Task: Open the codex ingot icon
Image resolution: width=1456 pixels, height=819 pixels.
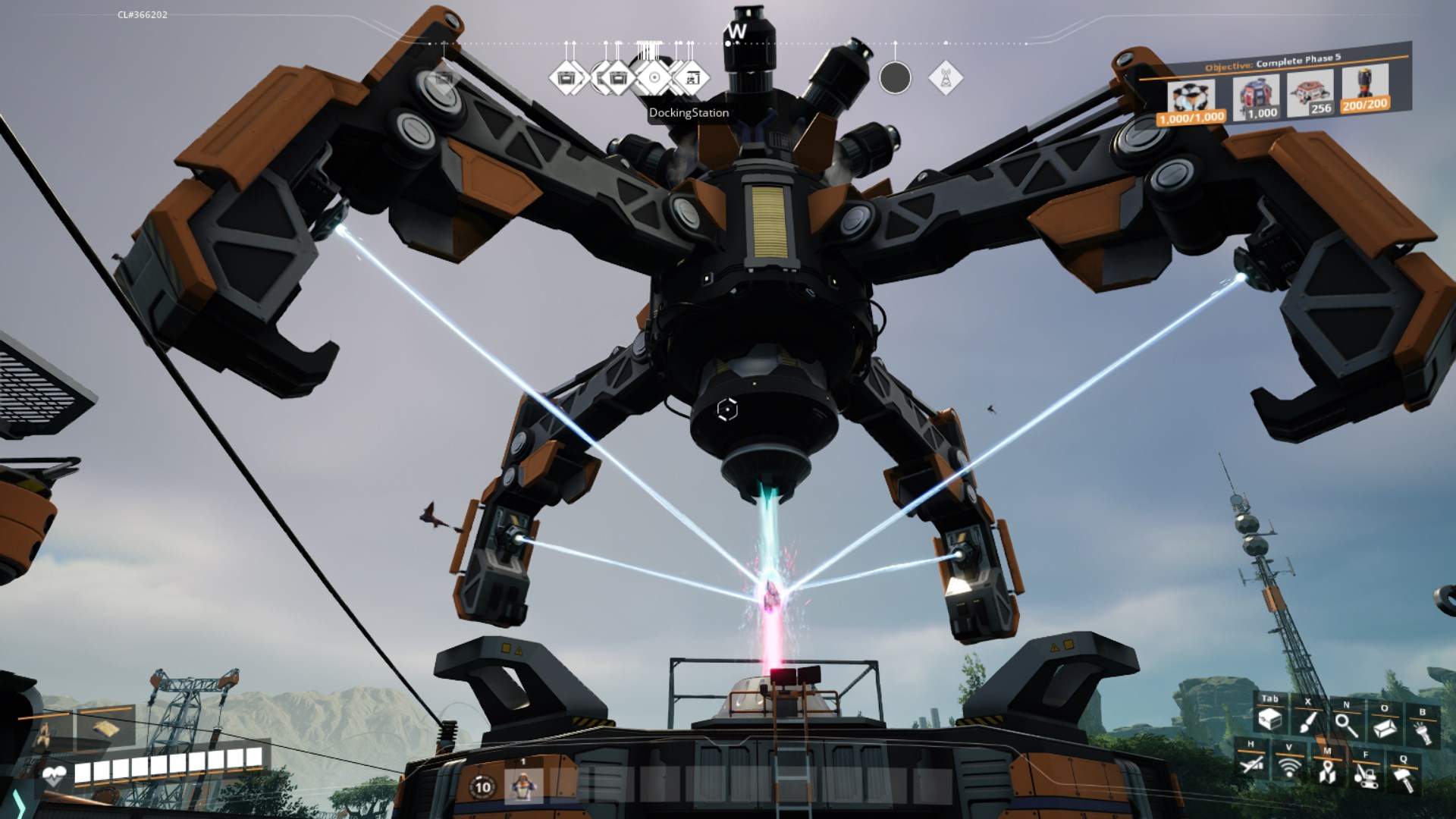Action: [1385, 726]
